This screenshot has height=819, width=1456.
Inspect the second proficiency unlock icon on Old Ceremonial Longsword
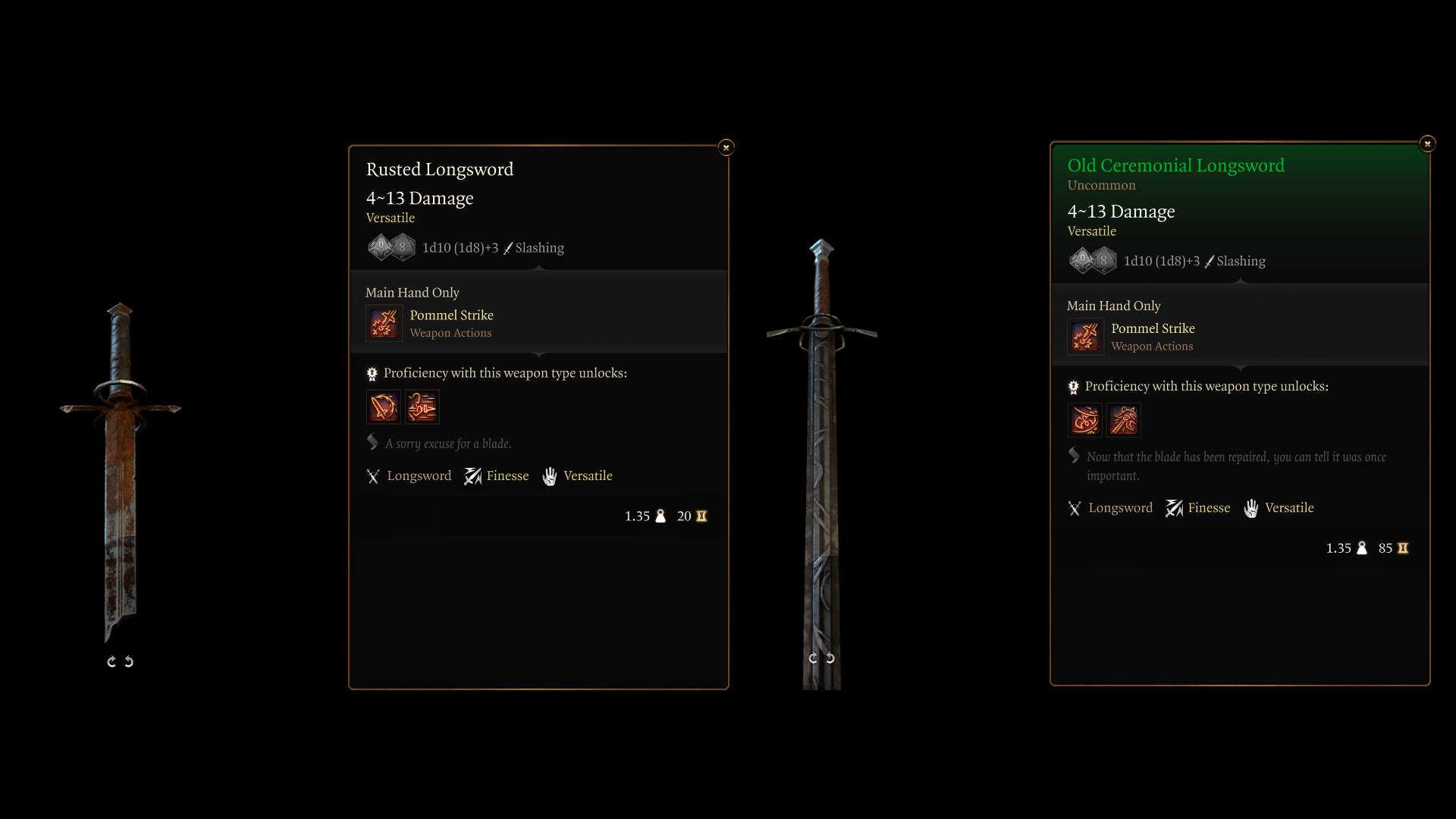pyautogui.click(x=1124, y=420)
